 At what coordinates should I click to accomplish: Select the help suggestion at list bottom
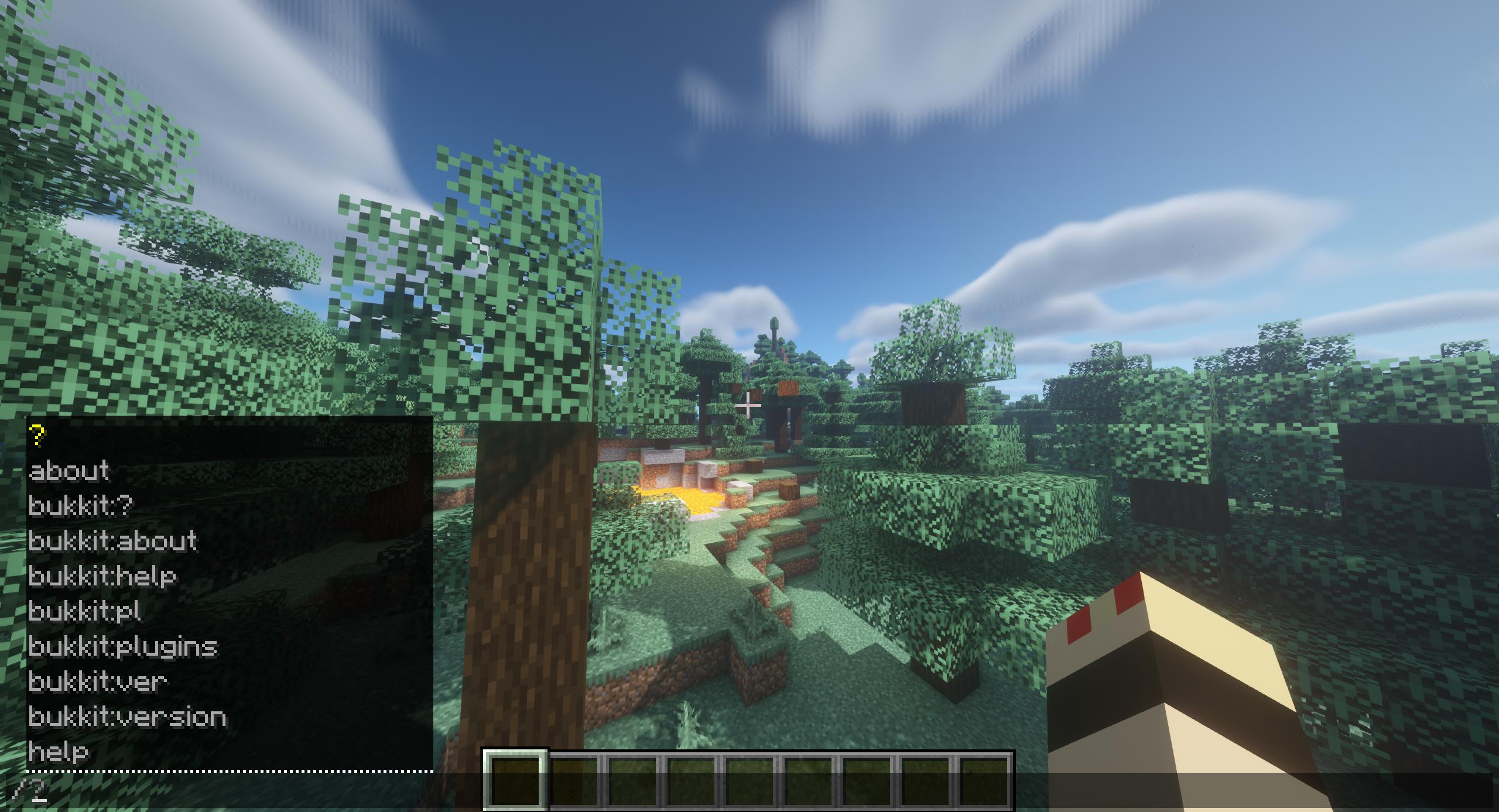(x=59, y=752)
